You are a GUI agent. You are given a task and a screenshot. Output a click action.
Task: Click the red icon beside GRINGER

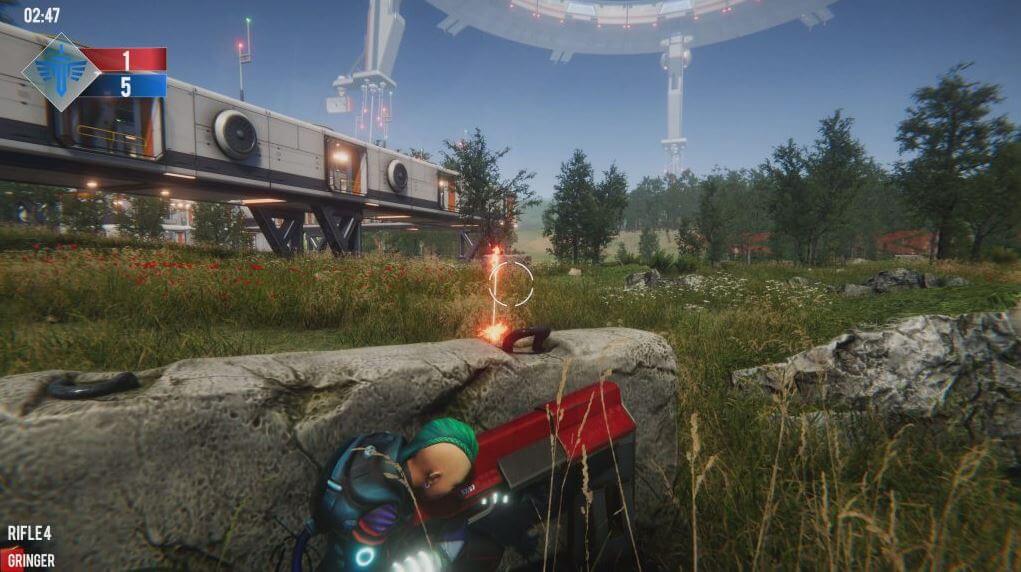coord(6,560)
